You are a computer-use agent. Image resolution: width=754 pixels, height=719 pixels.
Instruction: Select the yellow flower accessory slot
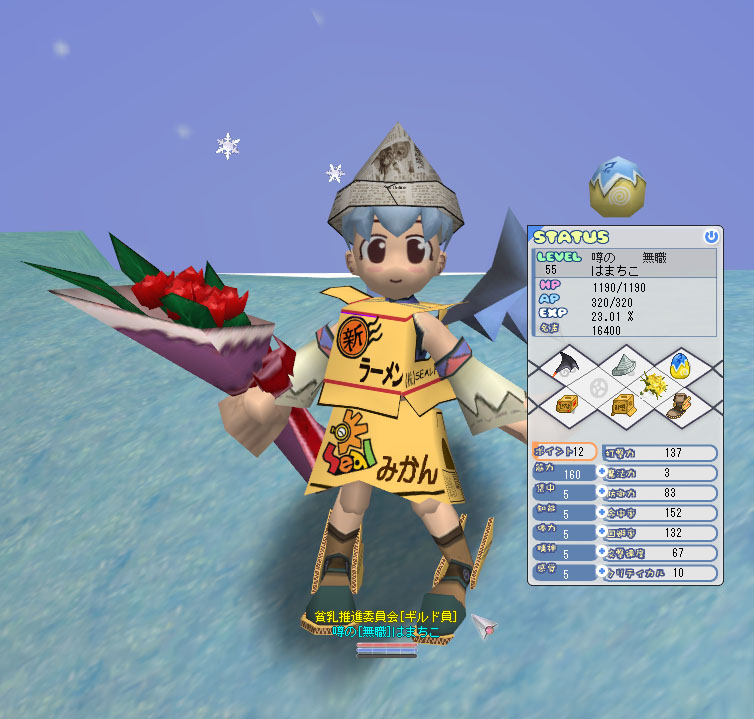[x=652, y=384]
